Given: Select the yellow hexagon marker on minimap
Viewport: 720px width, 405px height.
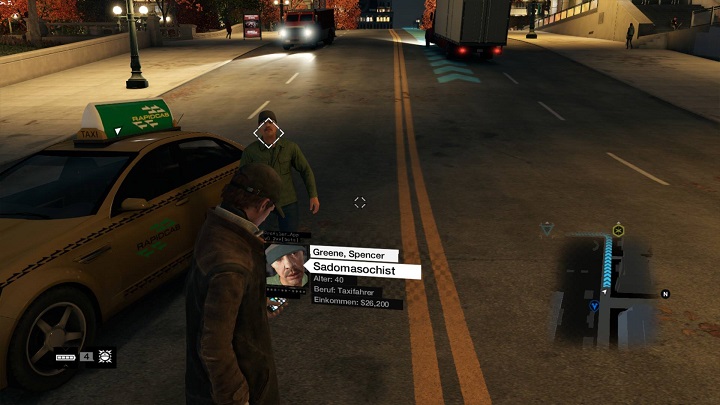Looking at the screenshot, I should 618,231.
